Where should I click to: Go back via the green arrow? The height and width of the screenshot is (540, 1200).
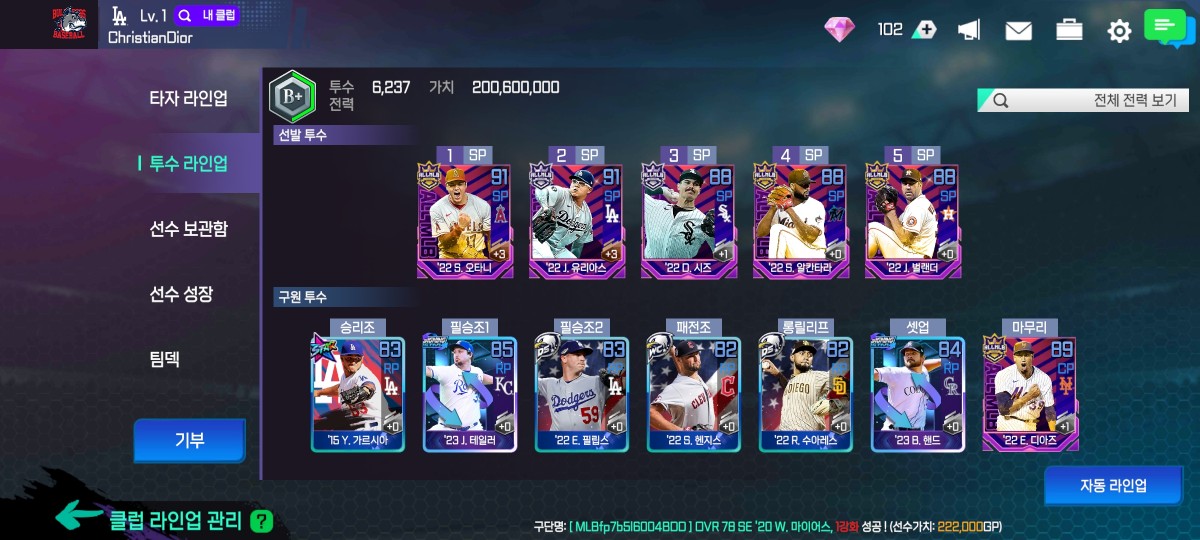[x=79, y=515]
